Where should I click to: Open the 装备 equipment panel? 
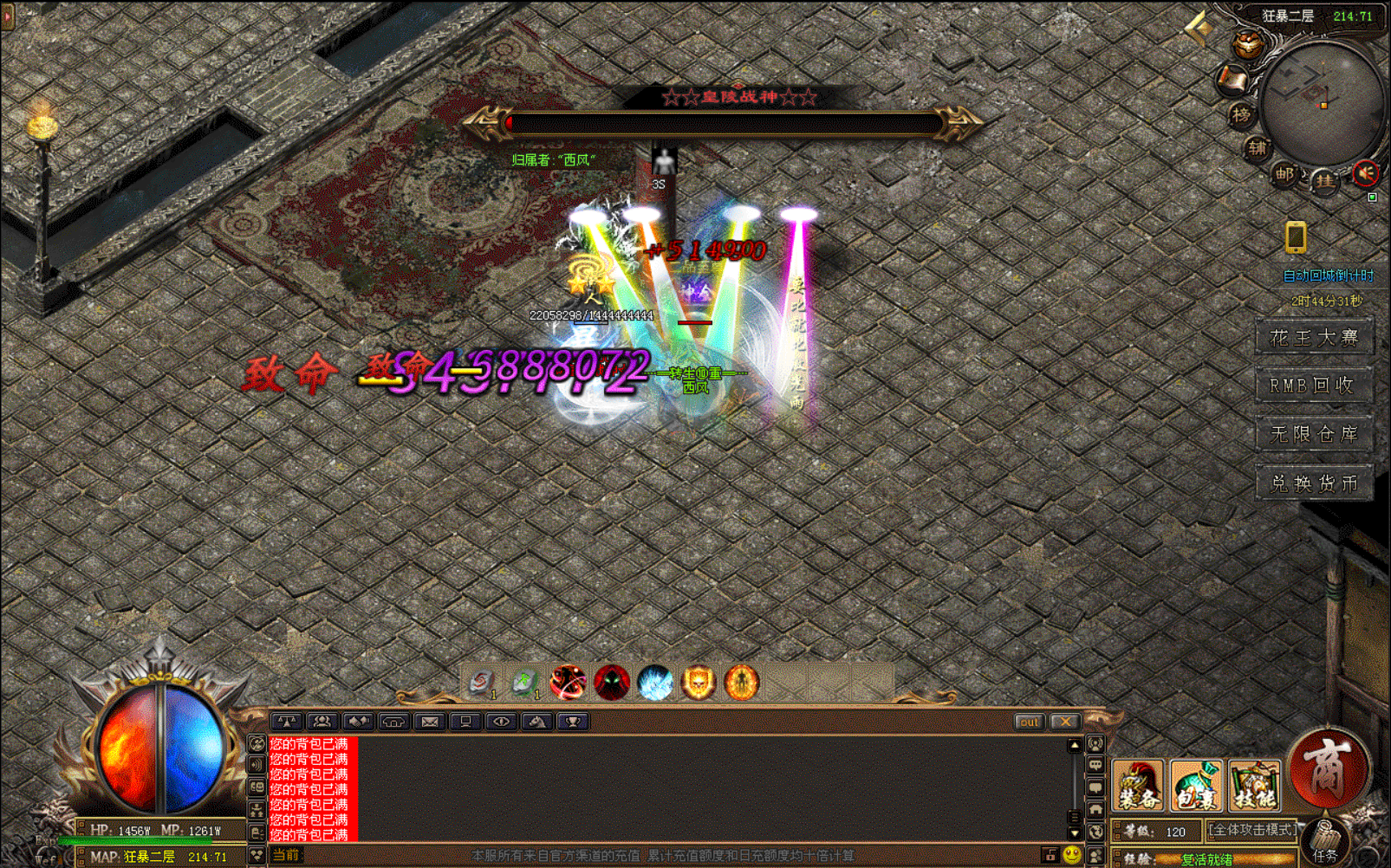pyautogui.click(x=1137, y=786)
